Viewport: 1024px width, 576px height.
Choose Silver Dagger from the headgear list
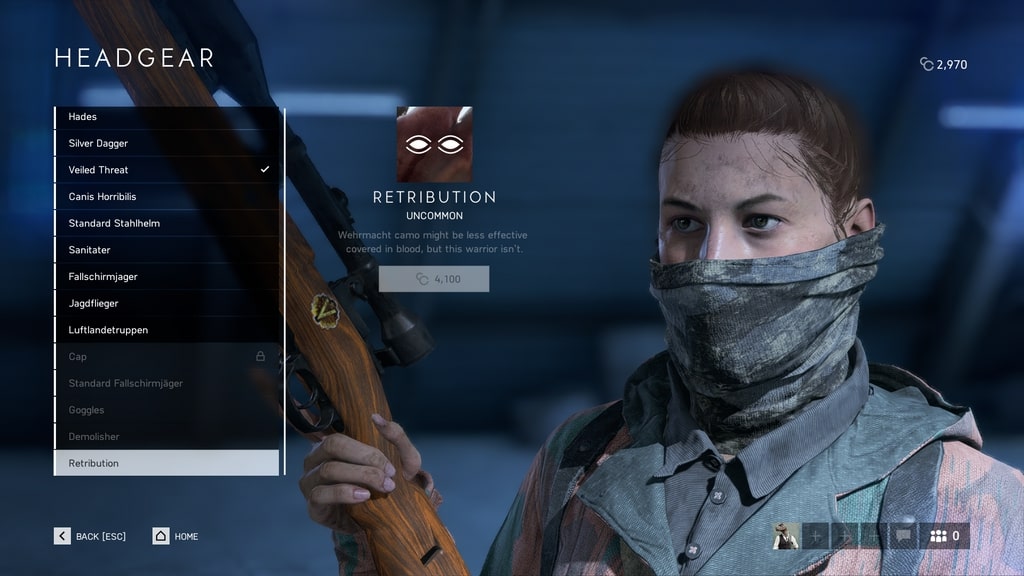[x=166, y=143]
